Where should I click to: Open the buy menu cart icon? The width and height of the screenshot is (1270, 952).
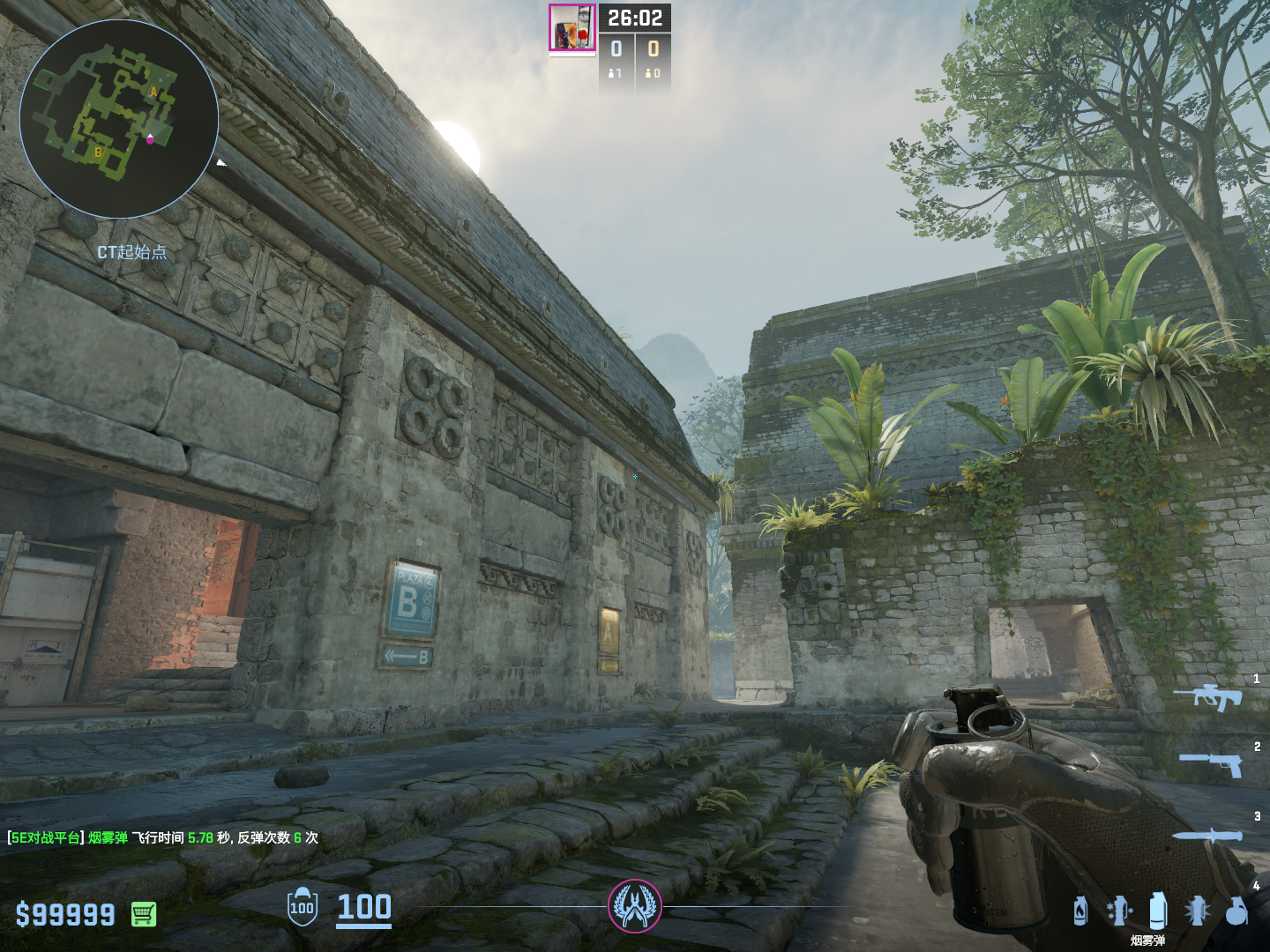(144, 914)
